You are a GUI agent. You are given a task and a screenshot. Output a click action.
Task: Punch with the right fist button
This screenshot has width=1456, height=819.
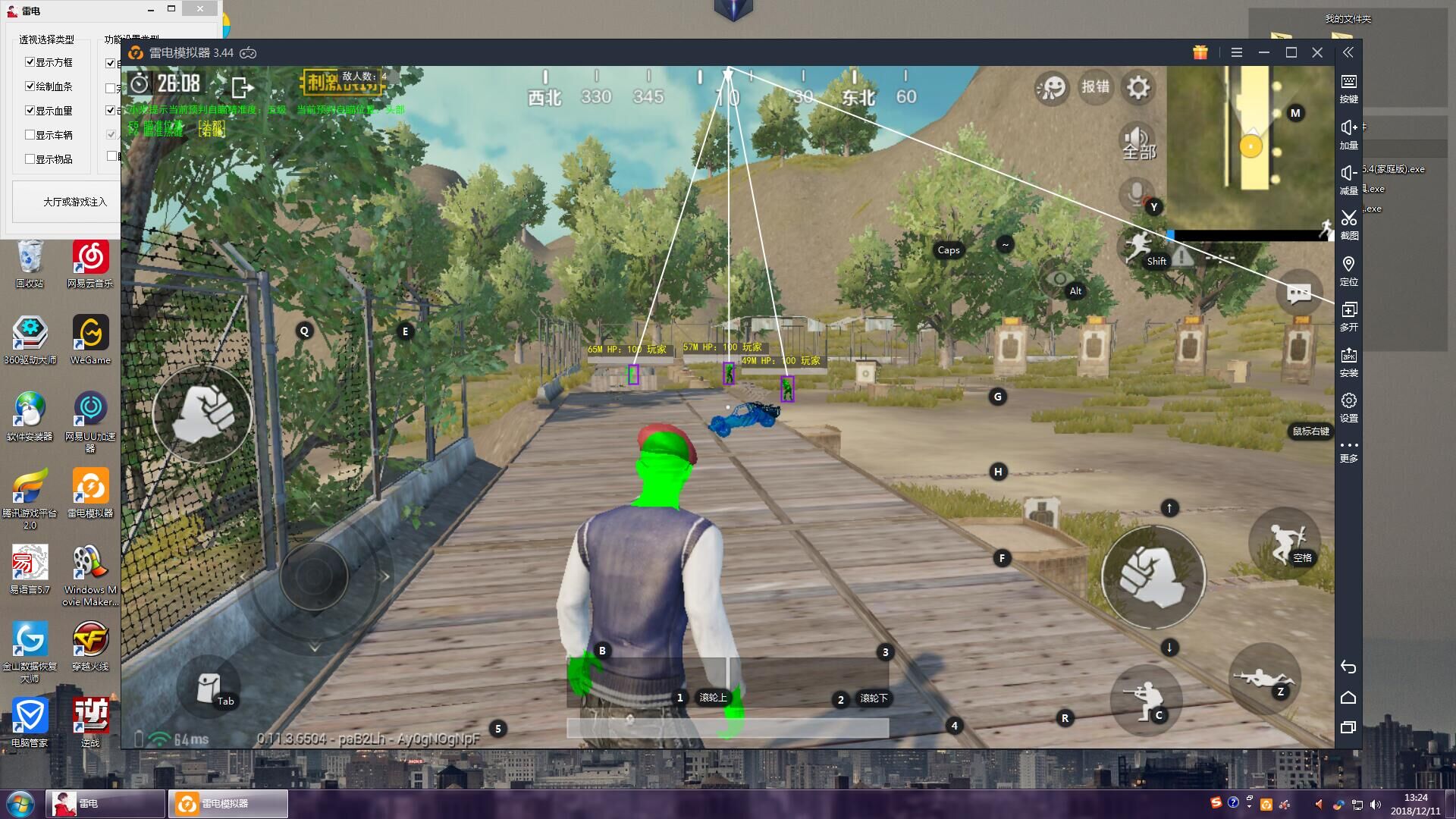[1152, 577]
